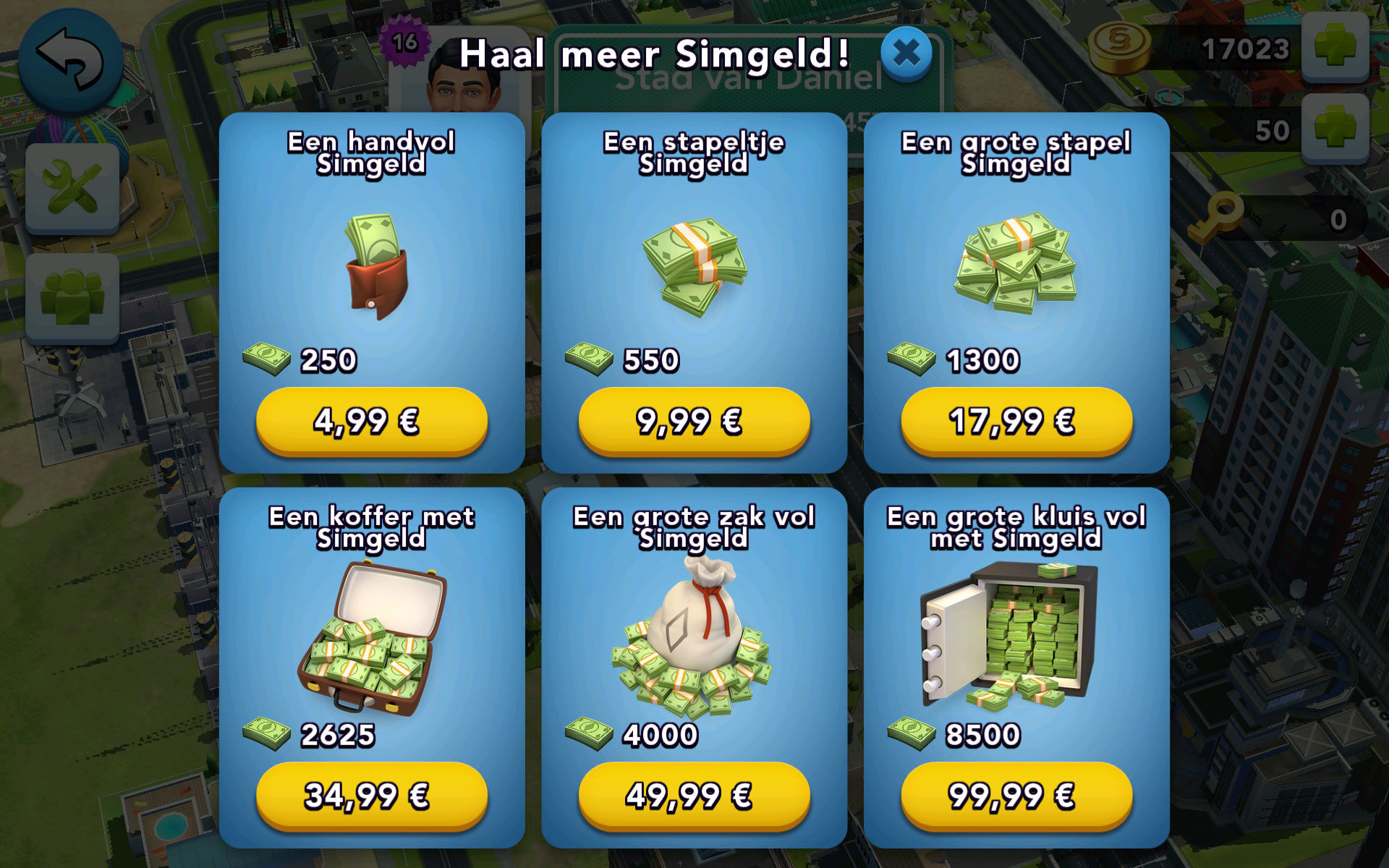Image resolution: width=1389 pixels, height=868 pixels.
Task: Buy 'Een stapeltje Simgeld' for 9,99 €
Action: click(x=692, y=422)
